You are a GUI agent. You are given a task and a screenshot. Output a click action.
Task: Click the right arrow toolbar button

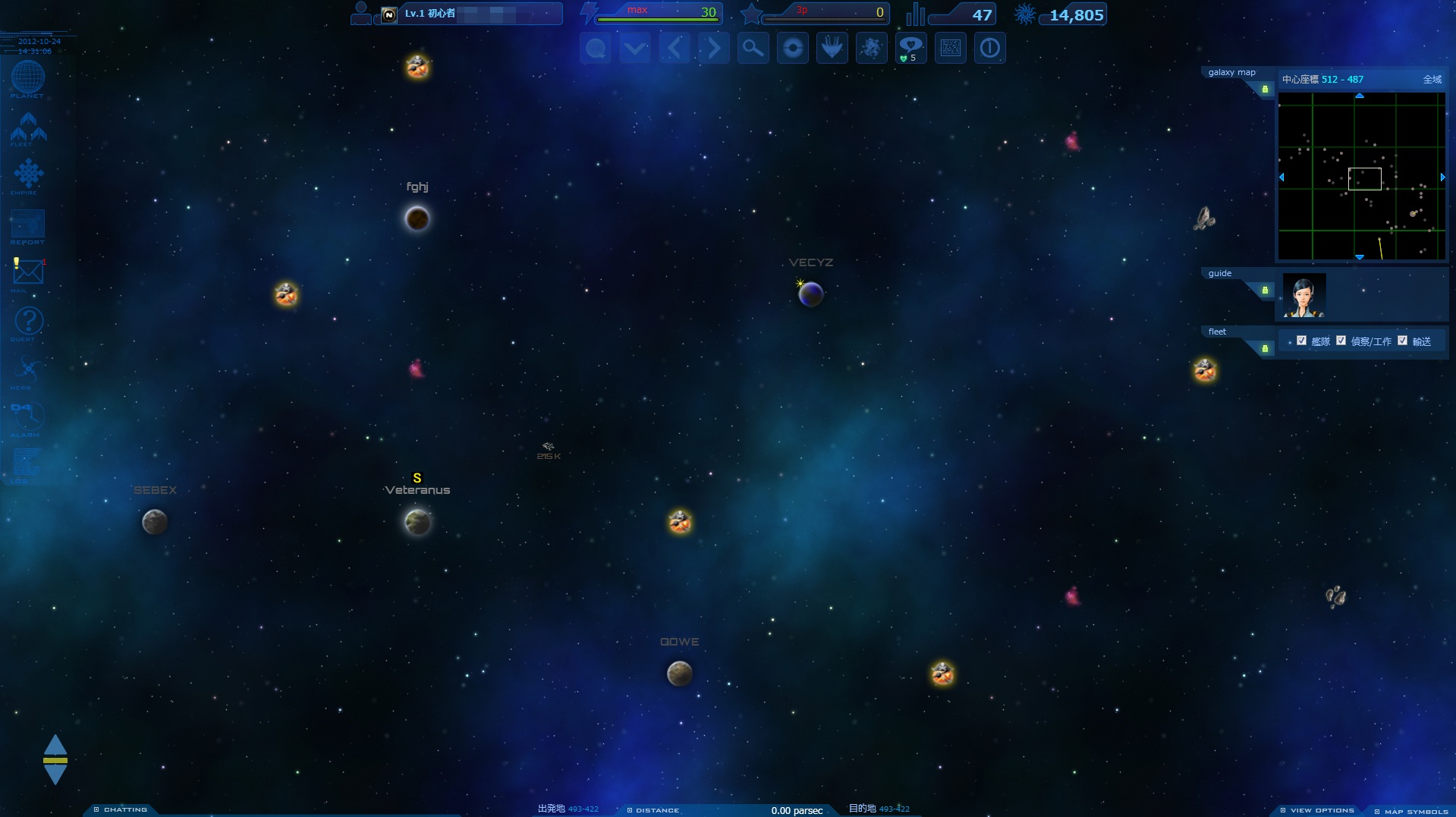pyautogui.click(x=713, y=49)
